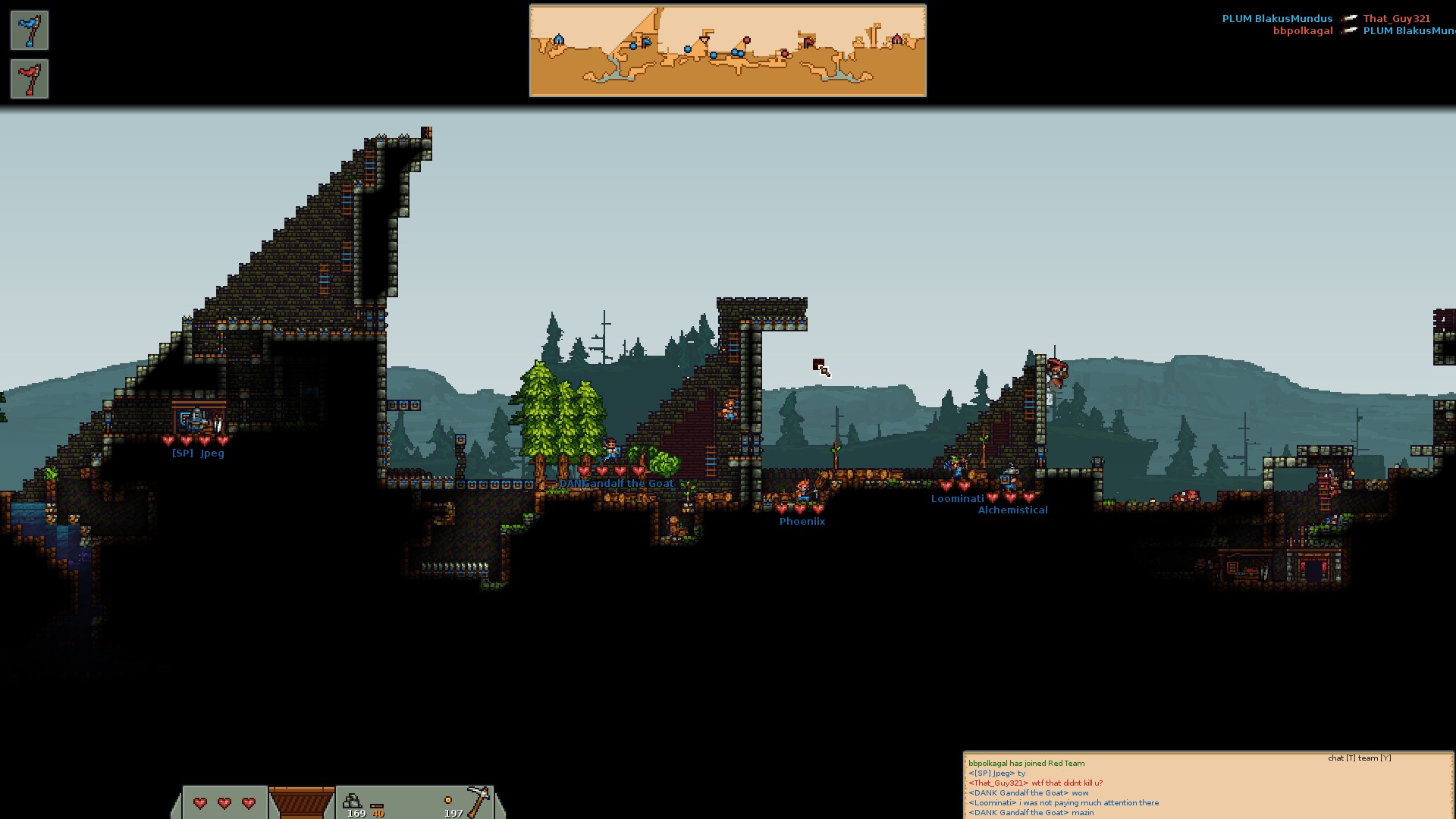
Task: Click the wood resource icon showing 40
Action: tap(377, 806)
